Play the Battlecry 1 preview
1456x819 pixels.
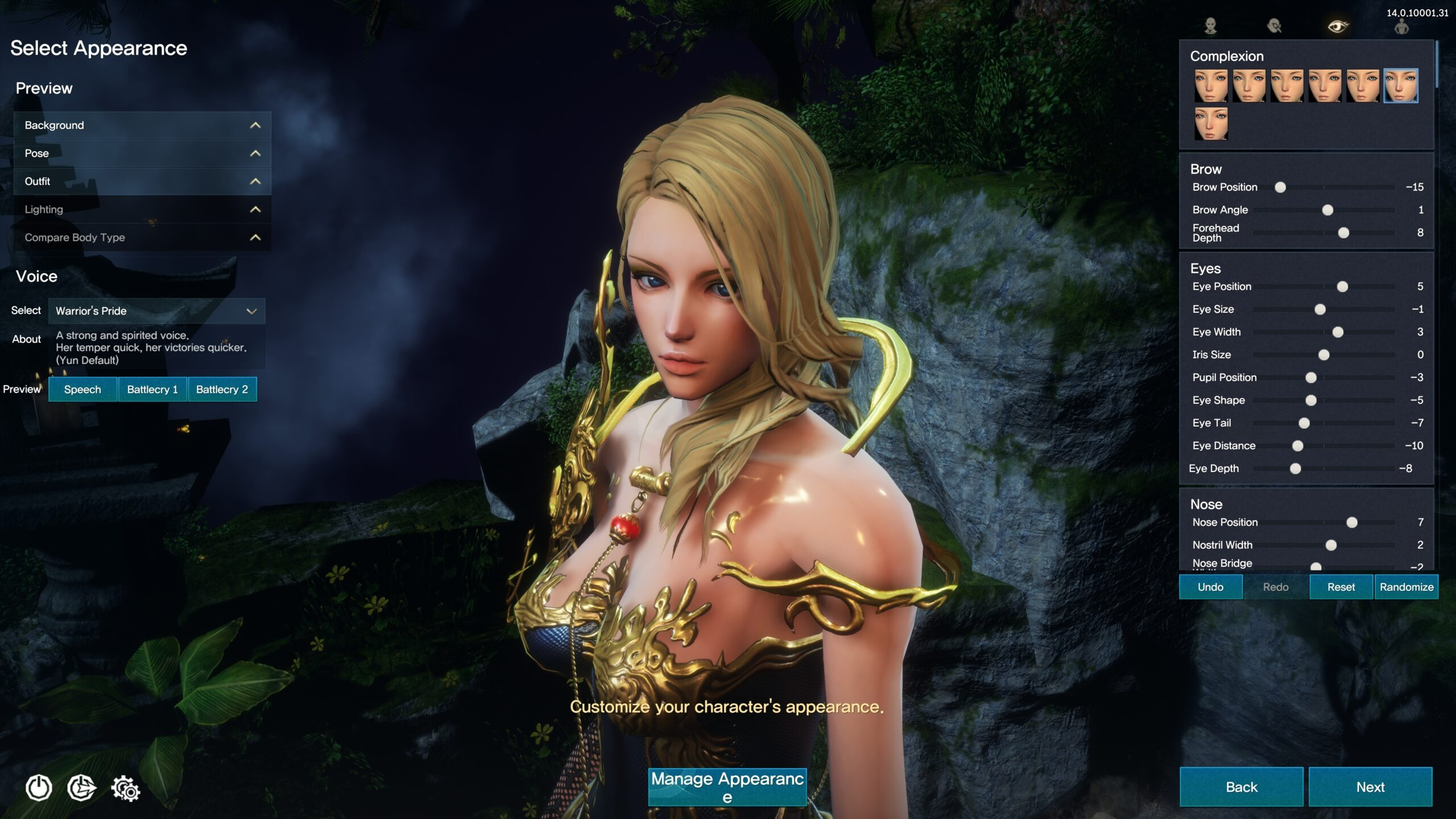click(x=152, y=390)
